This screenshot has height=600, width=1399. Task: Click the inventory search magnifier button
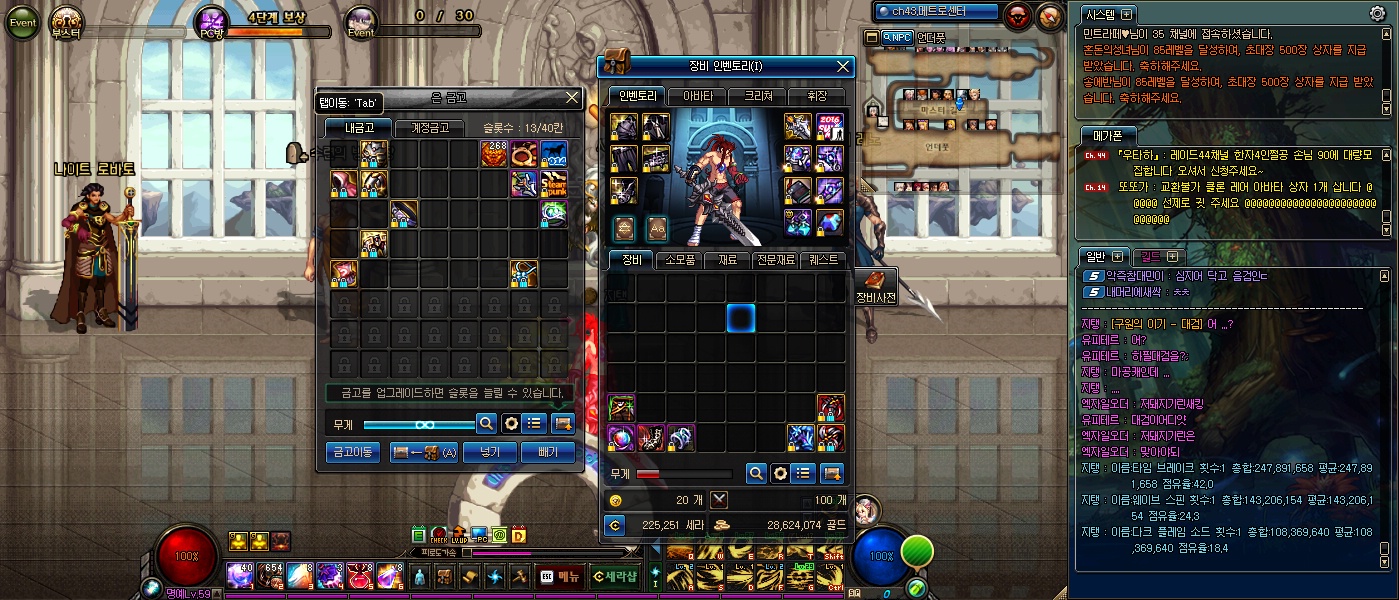tap(756, 473)
